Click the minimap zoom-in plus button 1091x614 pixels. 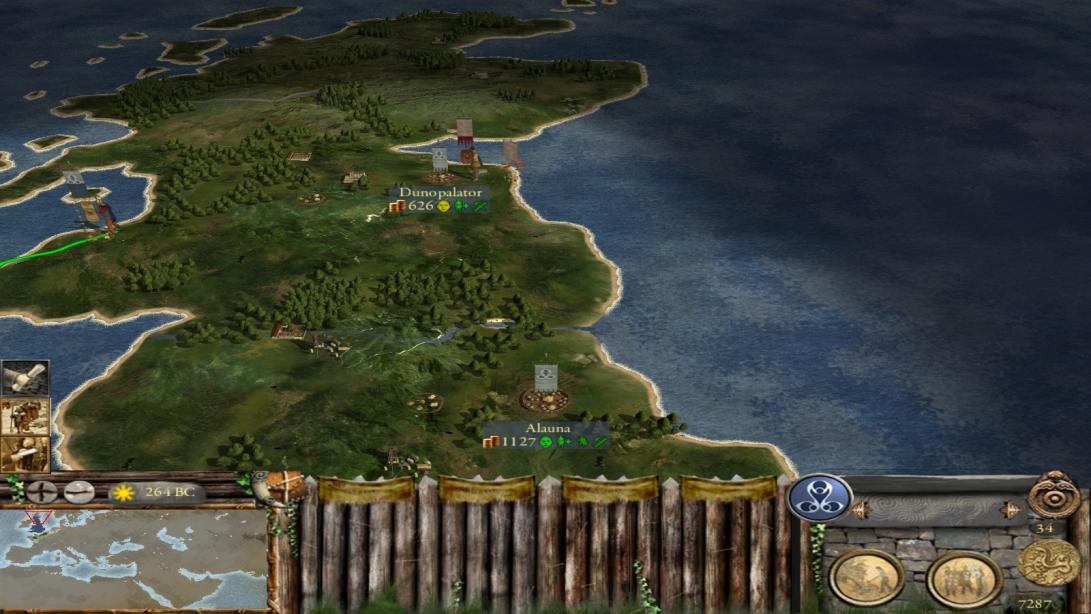(x=41, y=492)
